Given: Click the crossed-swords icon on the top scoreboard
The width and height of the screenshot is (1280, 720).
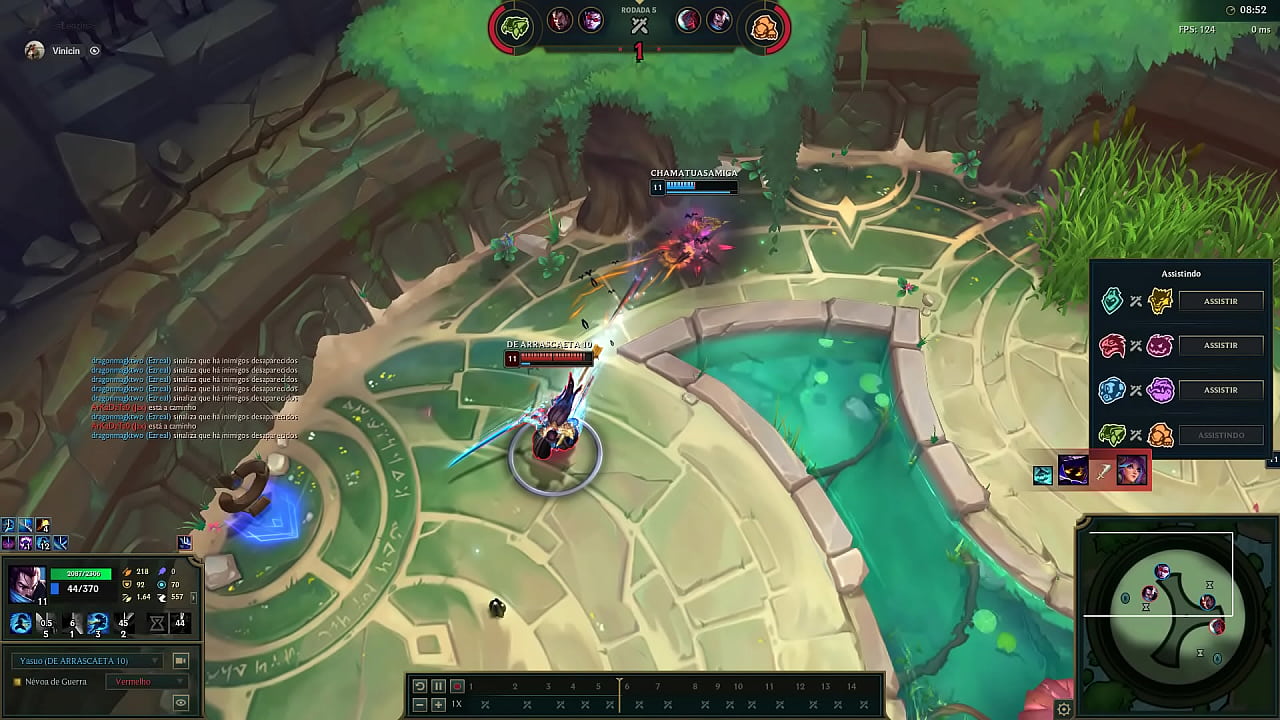Looking at the screenshot, I should (x=637, y=25).
